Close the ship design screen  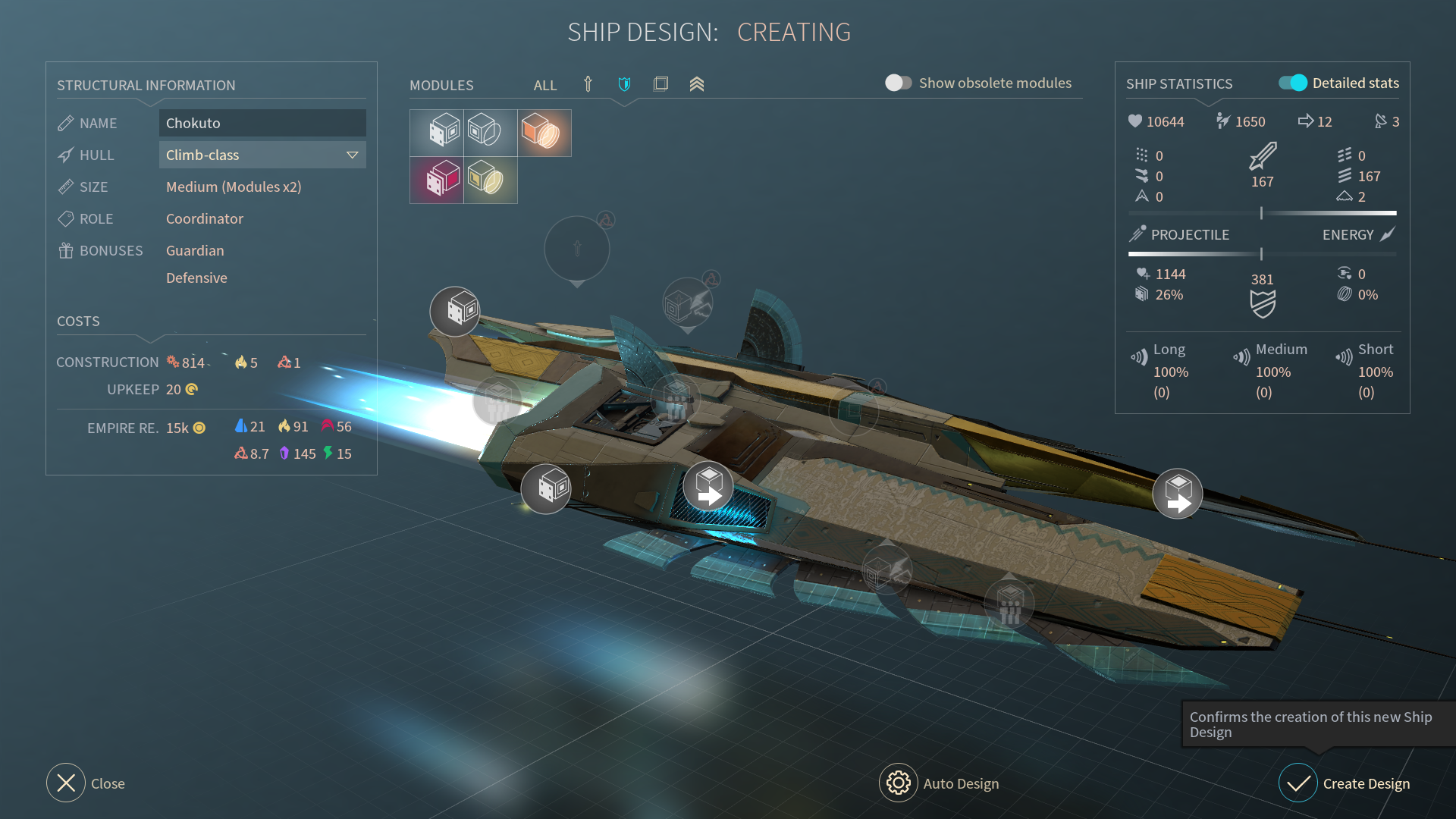point(66,783)
